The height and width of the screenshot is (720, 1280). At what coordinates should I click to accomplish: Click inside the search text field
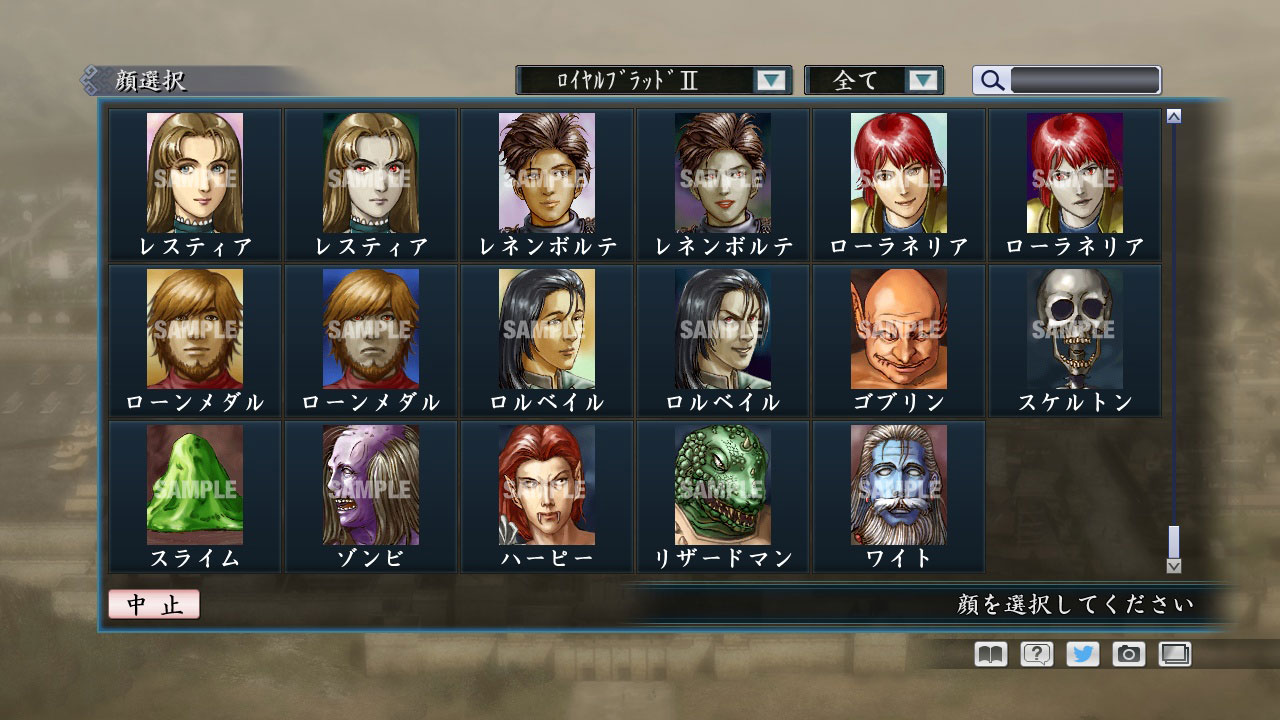click(1085, 80)
